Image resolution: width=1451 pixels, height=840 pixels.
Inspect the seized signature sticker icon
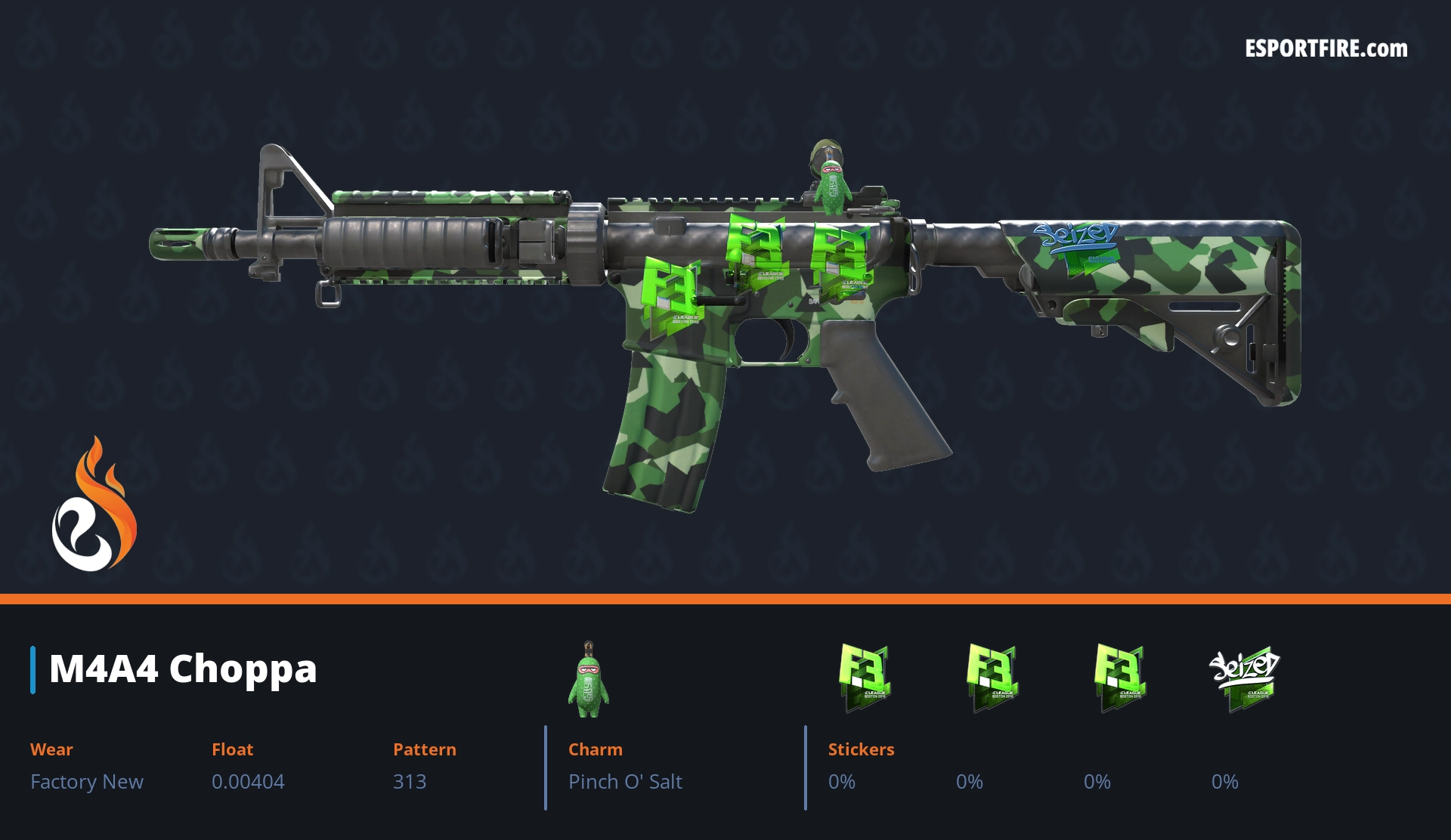[1244, 677]
